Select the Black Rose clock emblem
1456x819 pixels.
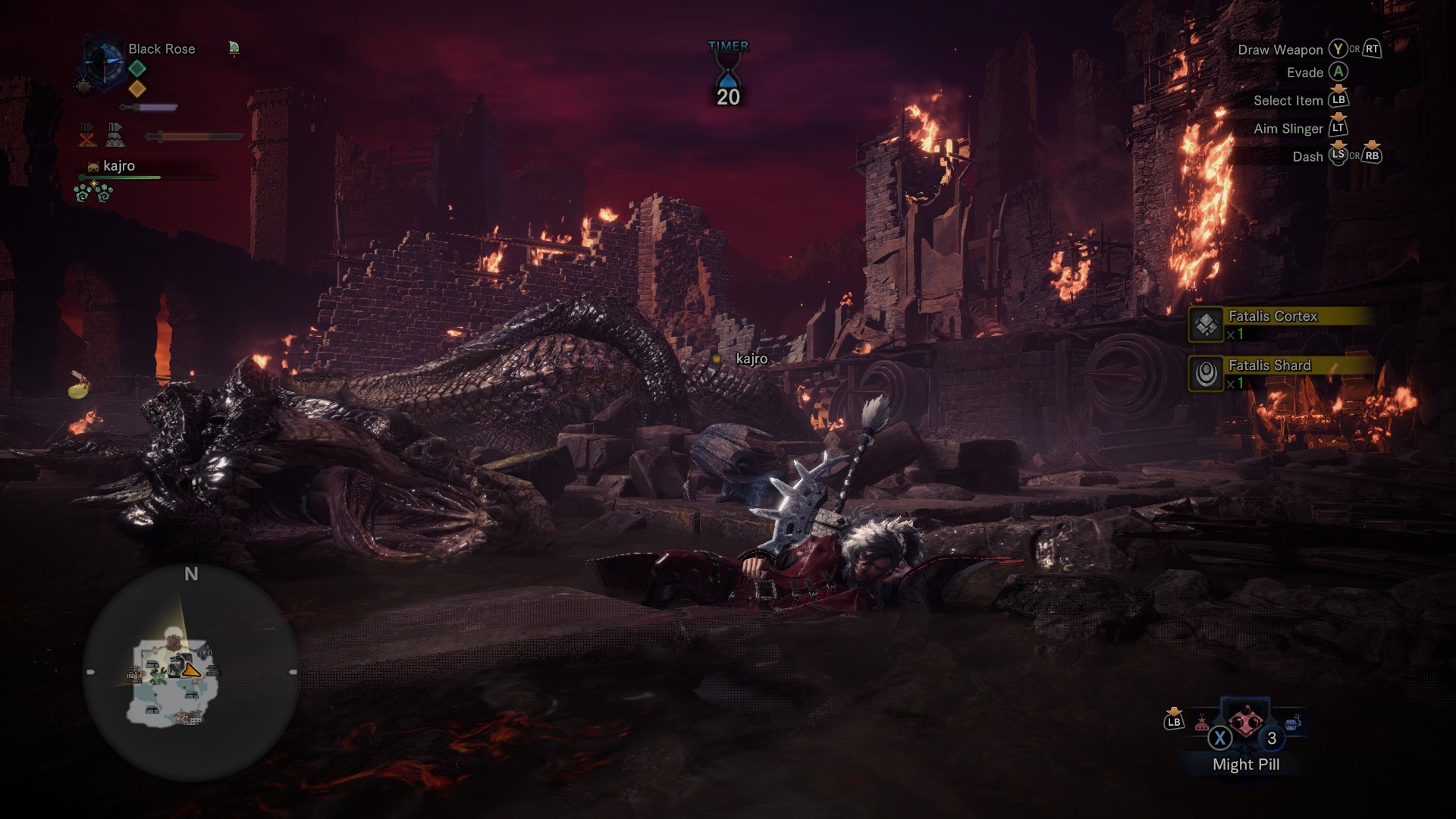pos(103,61)
